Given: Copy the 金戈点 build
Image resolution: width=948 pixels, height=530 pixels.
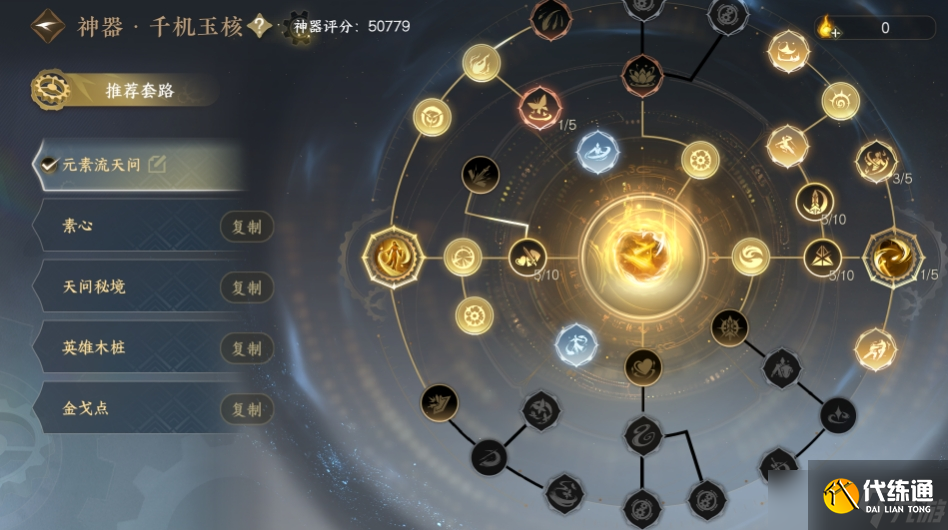Looking at the screenshot, I should click(246, 409).
